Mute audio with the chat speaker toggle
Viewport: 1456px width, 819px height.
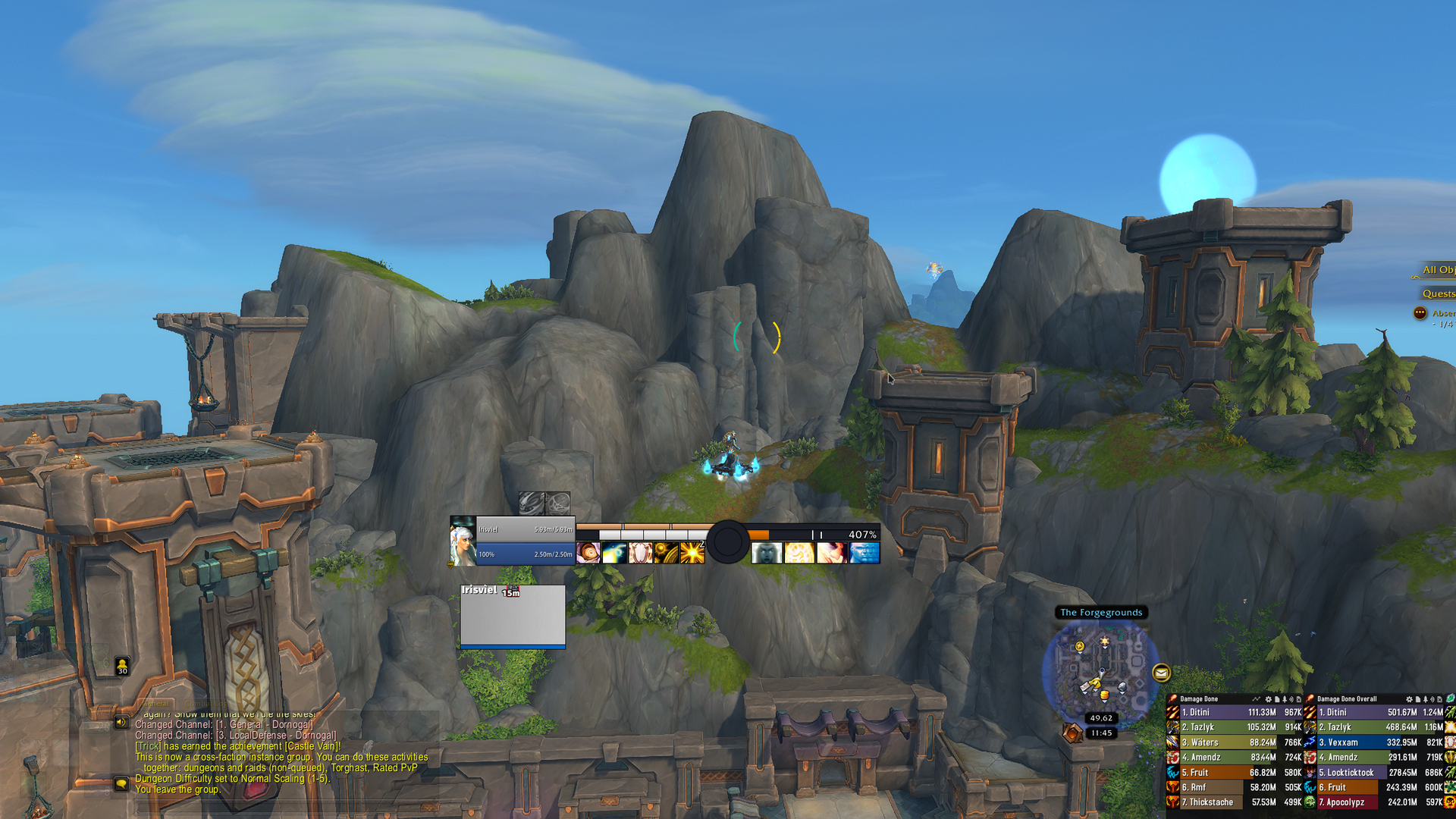[121, 722]
